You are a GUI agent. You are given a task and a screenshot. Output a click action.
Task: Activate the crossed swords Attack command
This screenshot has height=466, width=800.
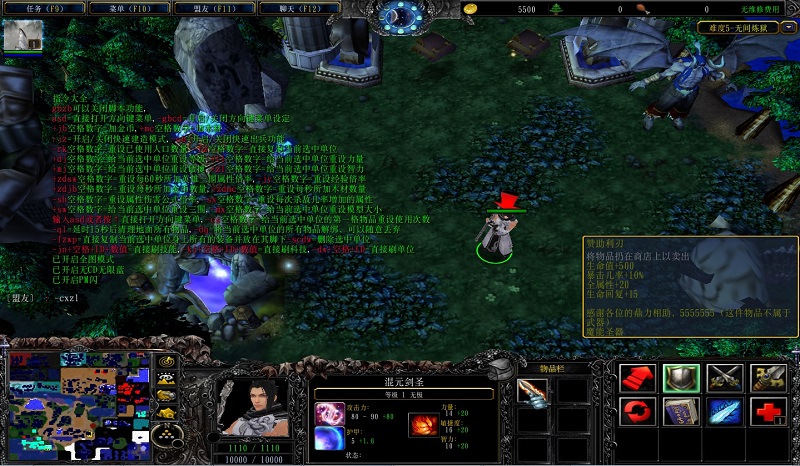click(x=723, y=377)
